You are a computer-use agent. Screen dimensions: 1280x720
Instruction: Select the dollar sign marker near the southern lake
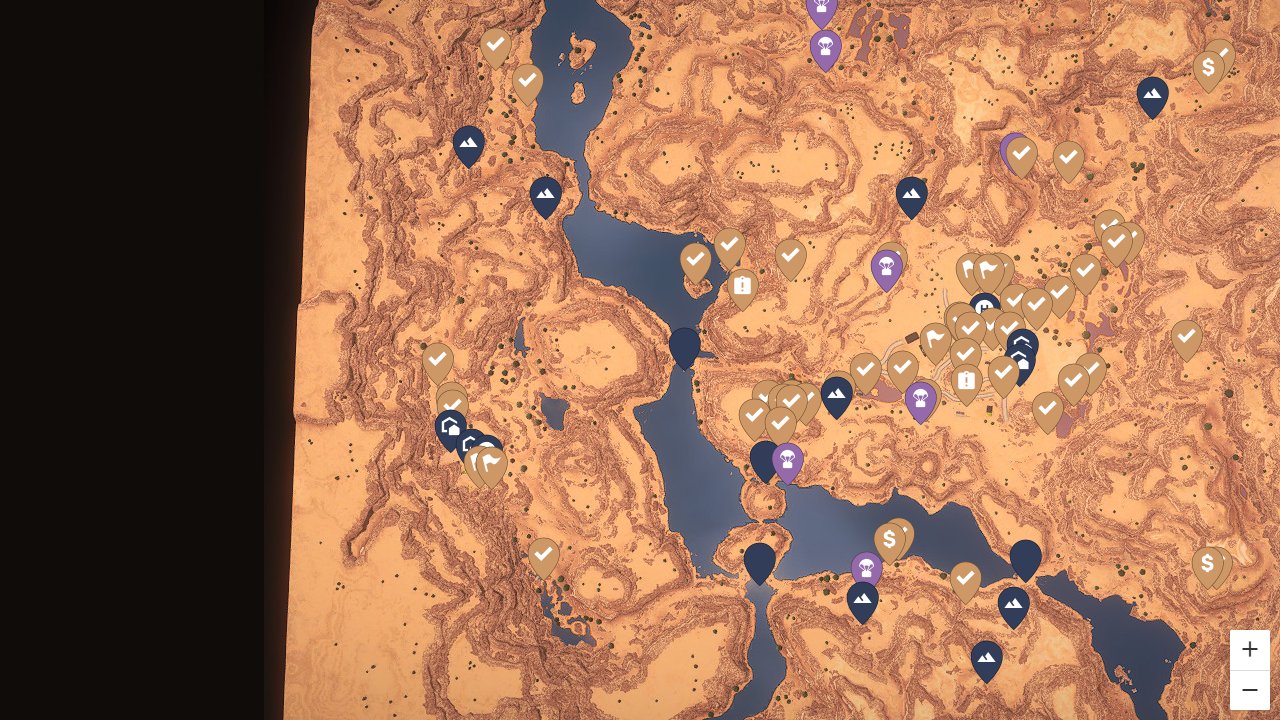889,538
